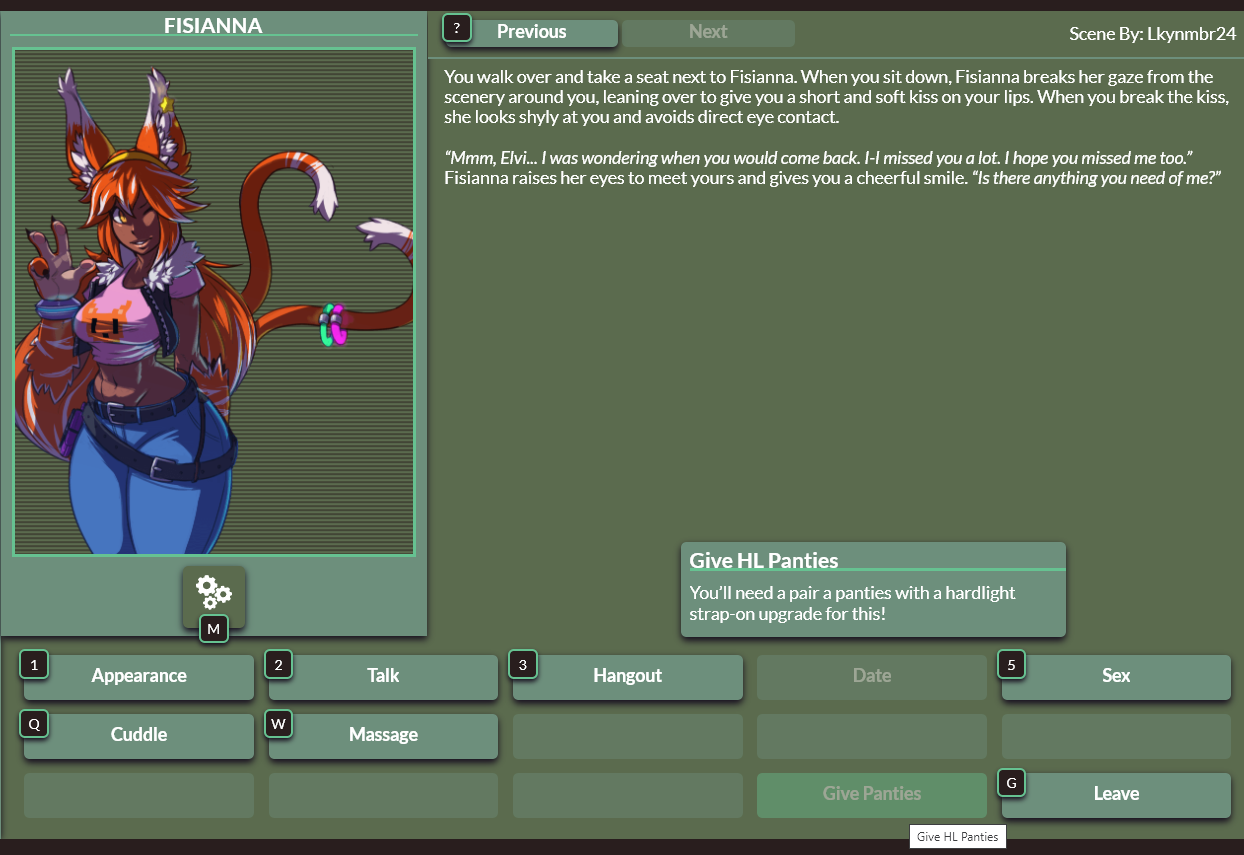Choose the Cuddle action
The image size is (1244, 855).
point(139,735)
